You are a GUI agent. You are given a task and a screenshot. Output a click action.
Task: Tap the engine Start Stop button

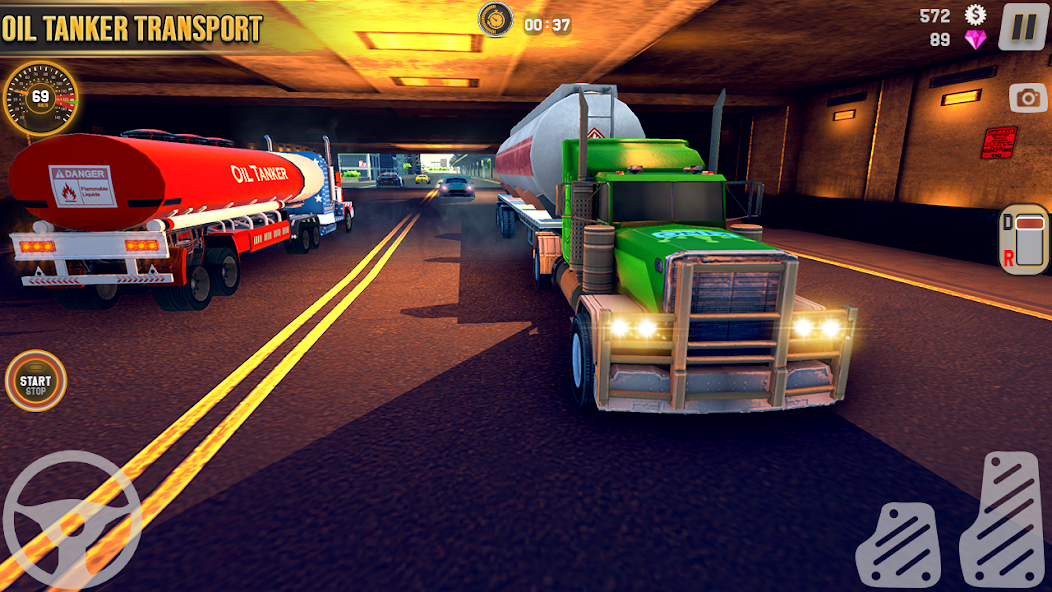[x=36, y=380]
